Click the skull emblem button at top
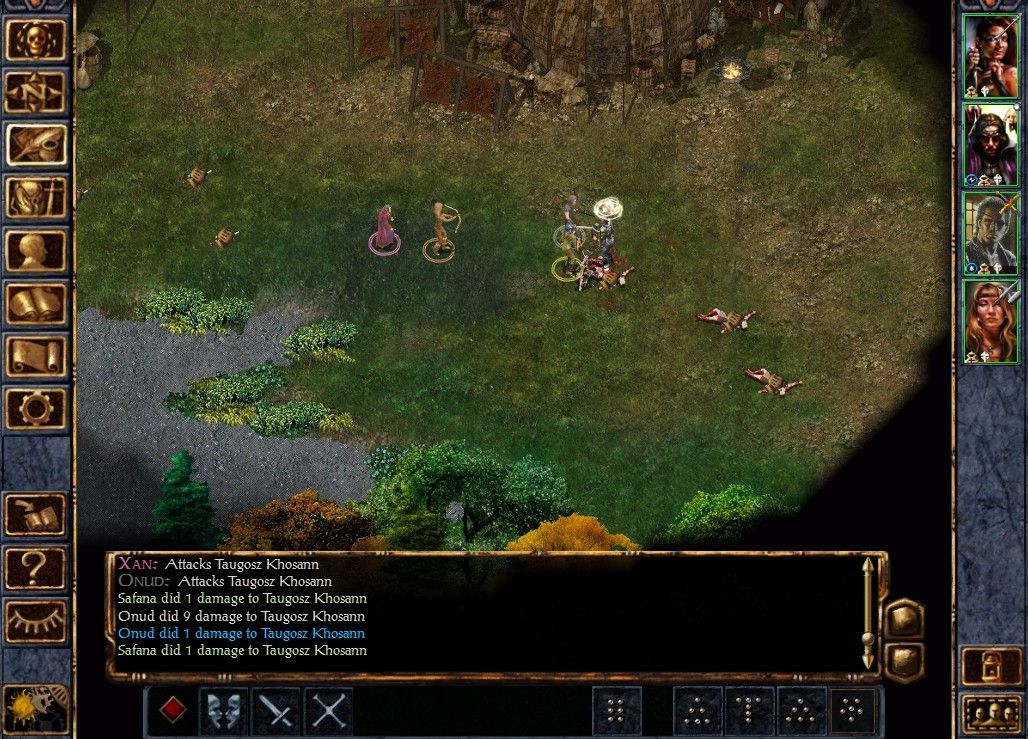The width and height of the screenshot is (1028, 739). pos(36,40)
